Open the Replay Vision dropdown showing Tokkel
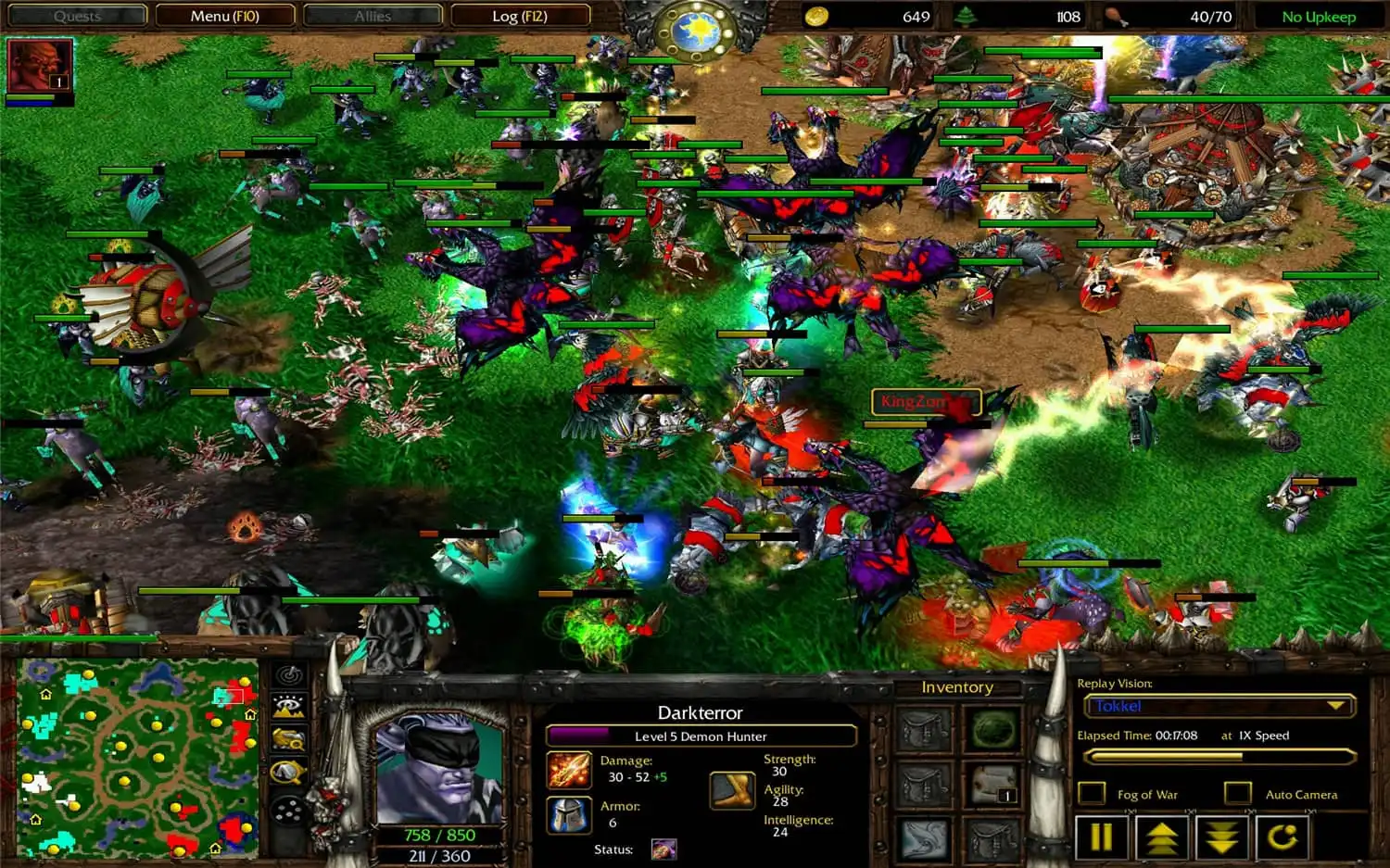 pos(1217,706)
